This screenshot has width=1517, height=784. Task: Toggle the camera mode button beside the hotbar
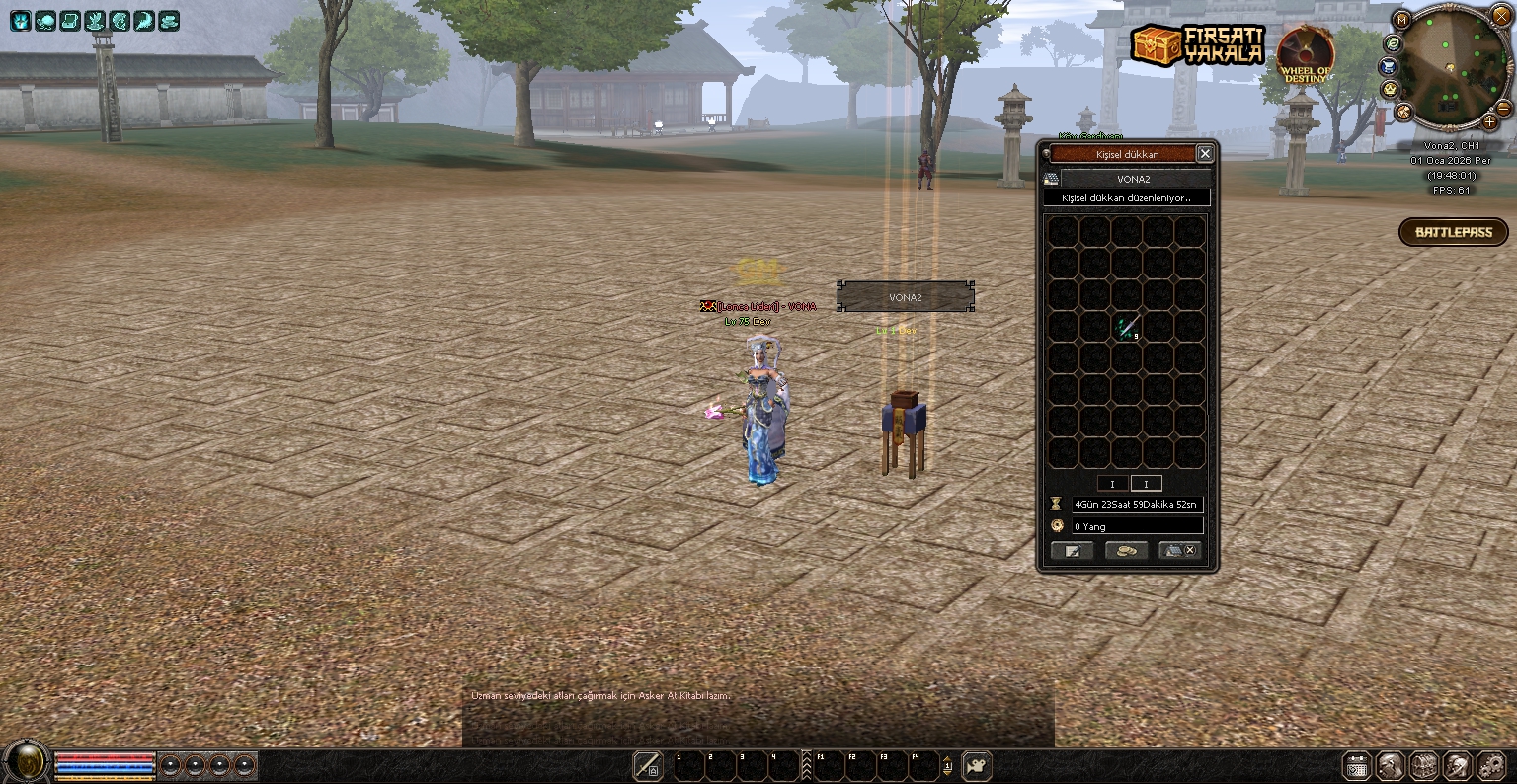(977, 765)
